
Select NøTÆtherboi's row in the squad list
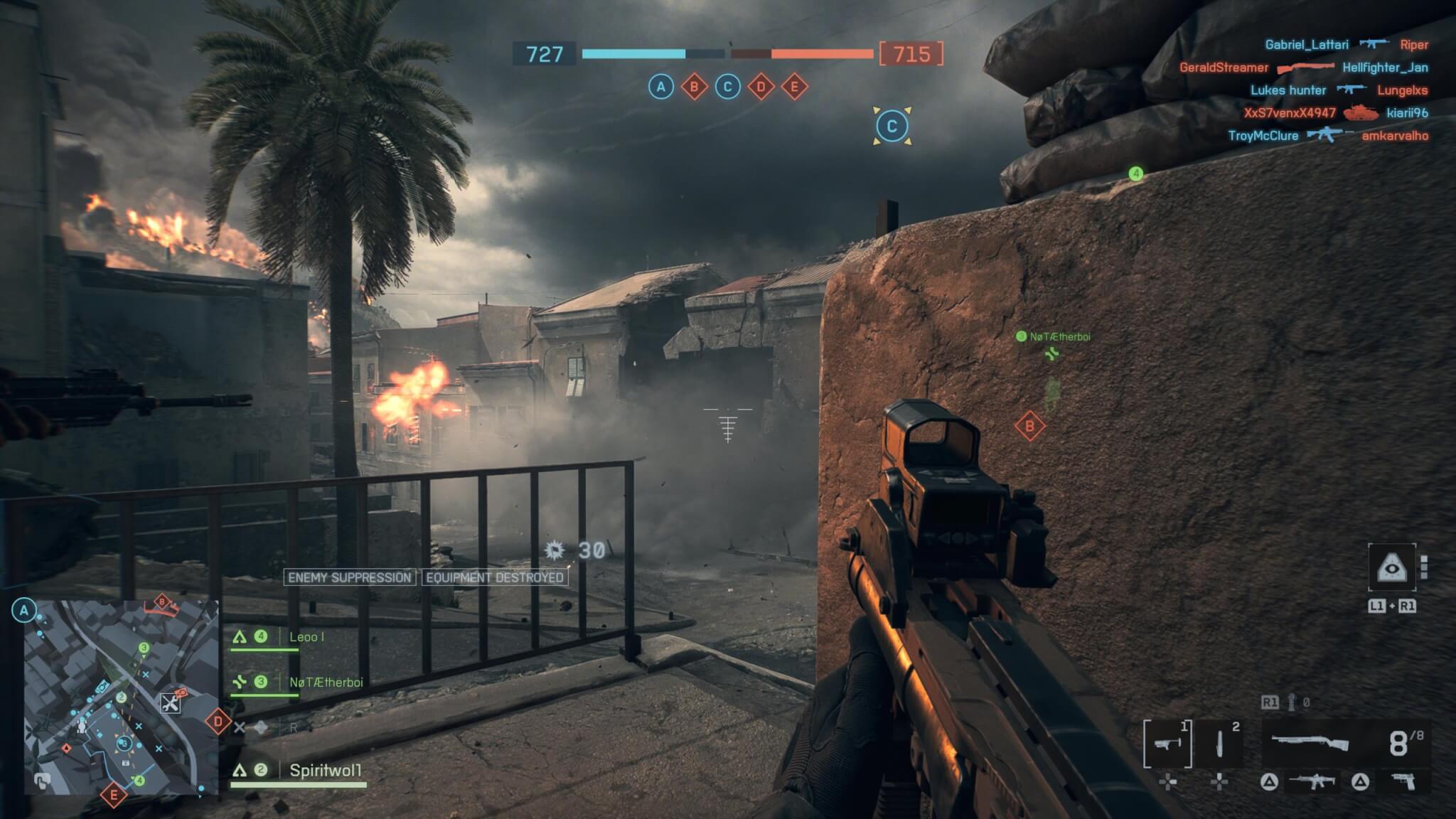pyautogui.click(x=325, y=682)
